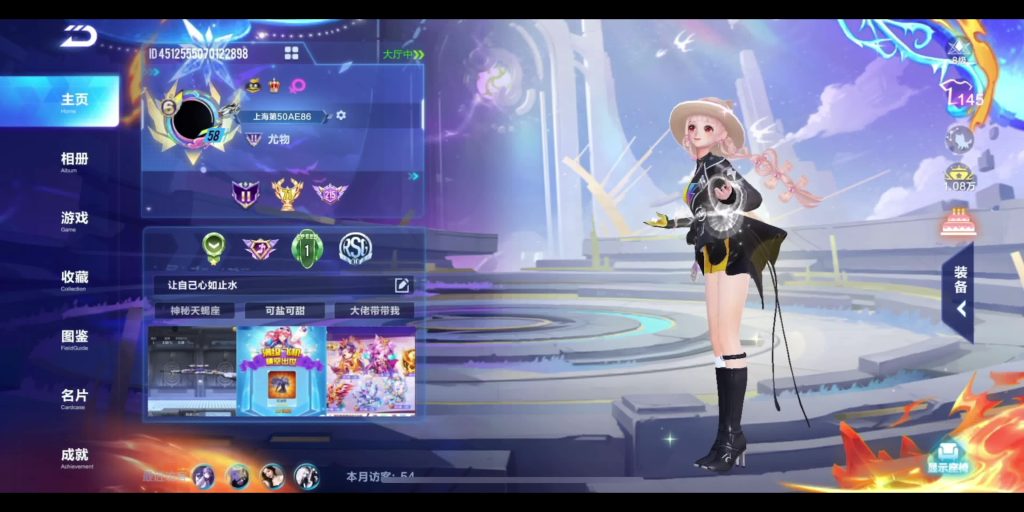The height and width of the screenshot is (512, 1024).
Task: Click the four-square grid icon beside the ID
Action: coord(291,53)
